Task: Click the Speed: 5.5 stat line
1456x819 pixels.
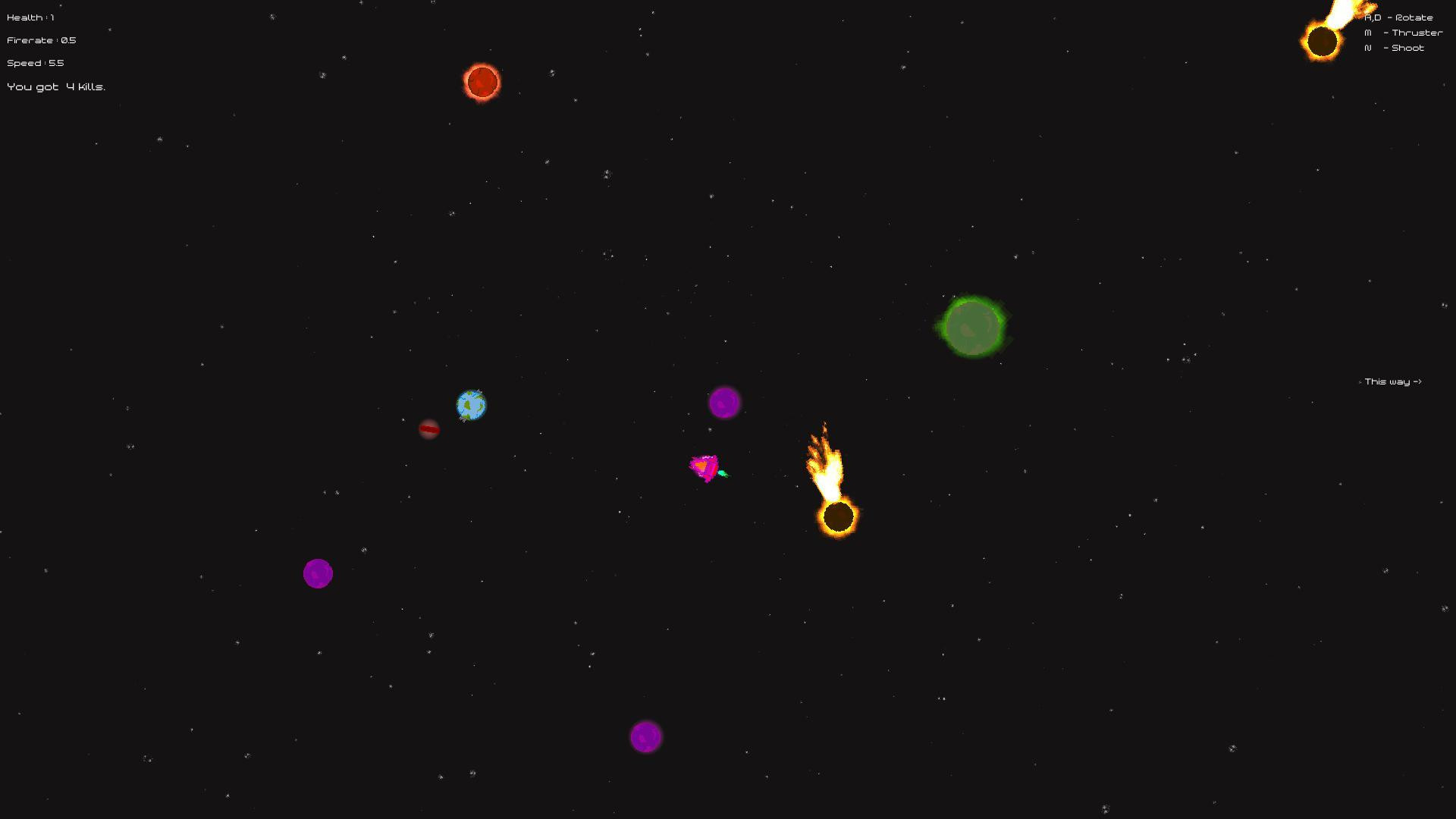Action: 34,63
